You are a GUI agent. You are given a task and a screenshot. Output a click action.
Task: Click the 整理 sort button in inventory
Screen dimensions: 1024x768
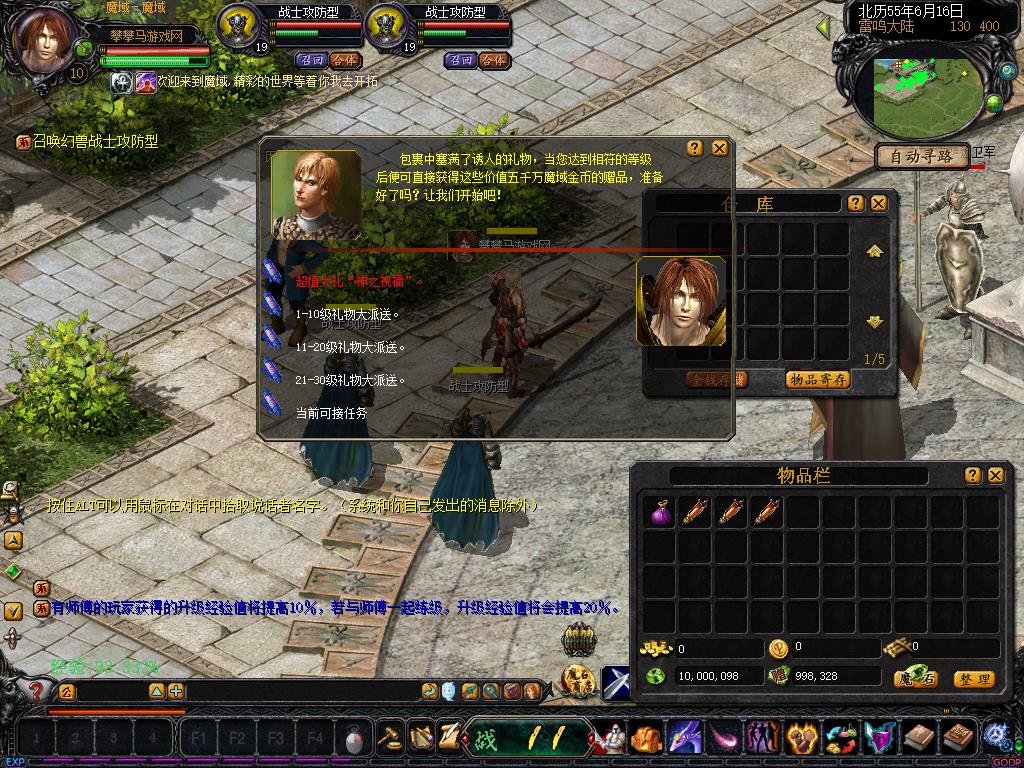974,679
